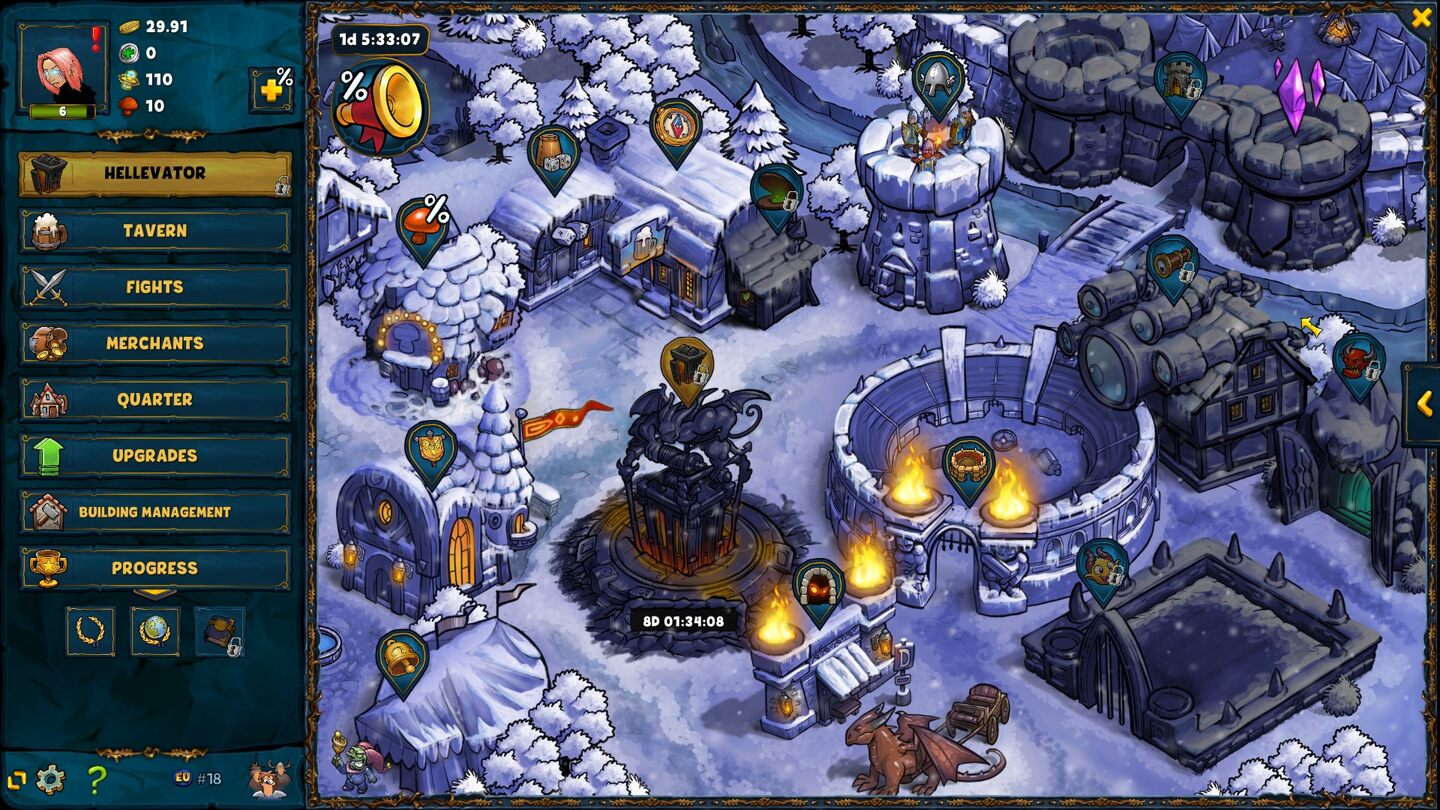
Task: Go to the Fights menu
Action: pos(155,287)
